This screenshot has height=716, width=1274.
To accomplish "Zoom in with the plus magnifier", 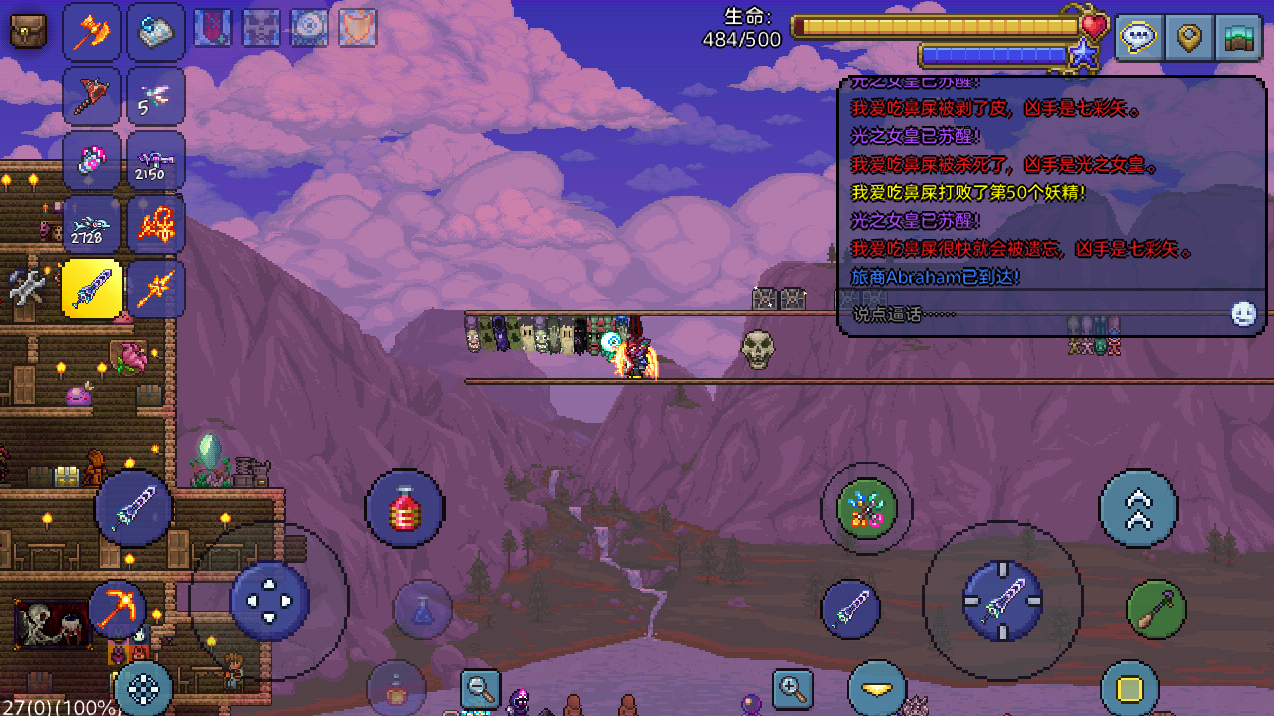I will [x=792, y=688].
